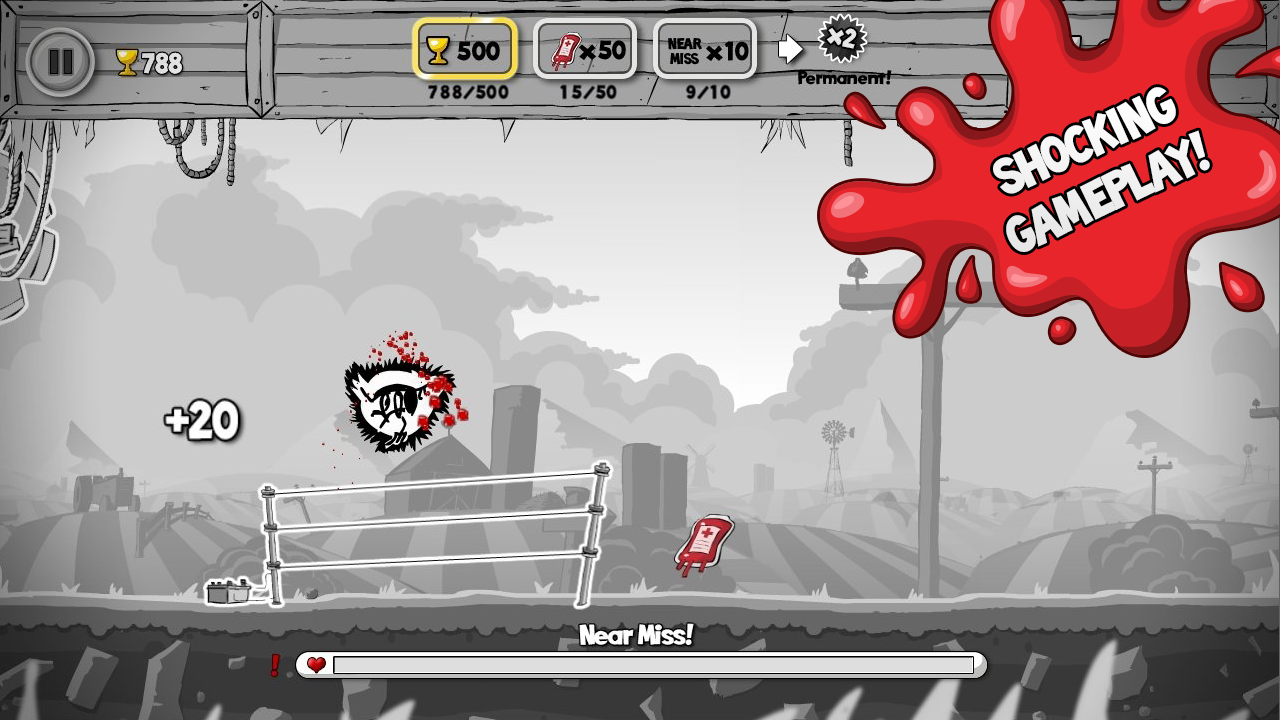Click the Pause button

pos(60,62)
